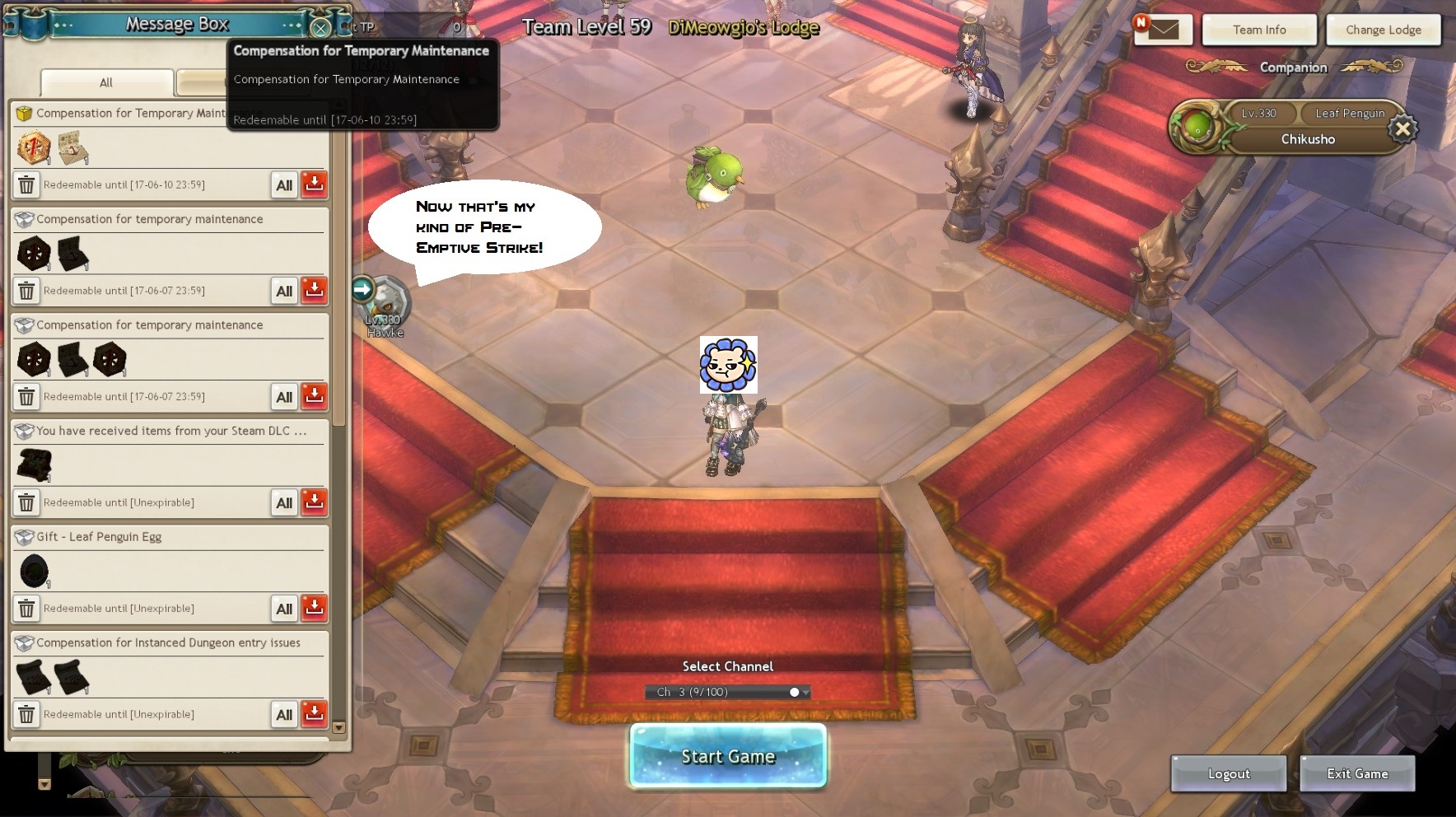Screen dimensions: 1456x817
Task: Open the channel selection dropdown
Action: point(805,692)
